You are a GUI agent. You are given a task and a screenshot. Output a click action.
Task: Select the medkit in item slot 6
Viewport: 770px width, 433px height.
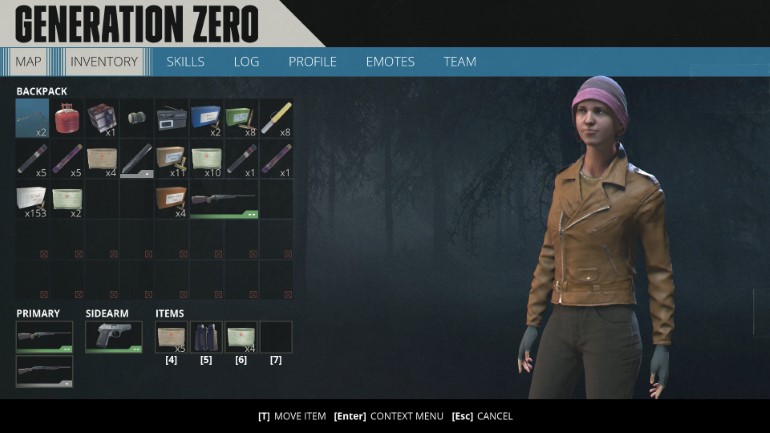pyautogui.click(x=241, y=336)
